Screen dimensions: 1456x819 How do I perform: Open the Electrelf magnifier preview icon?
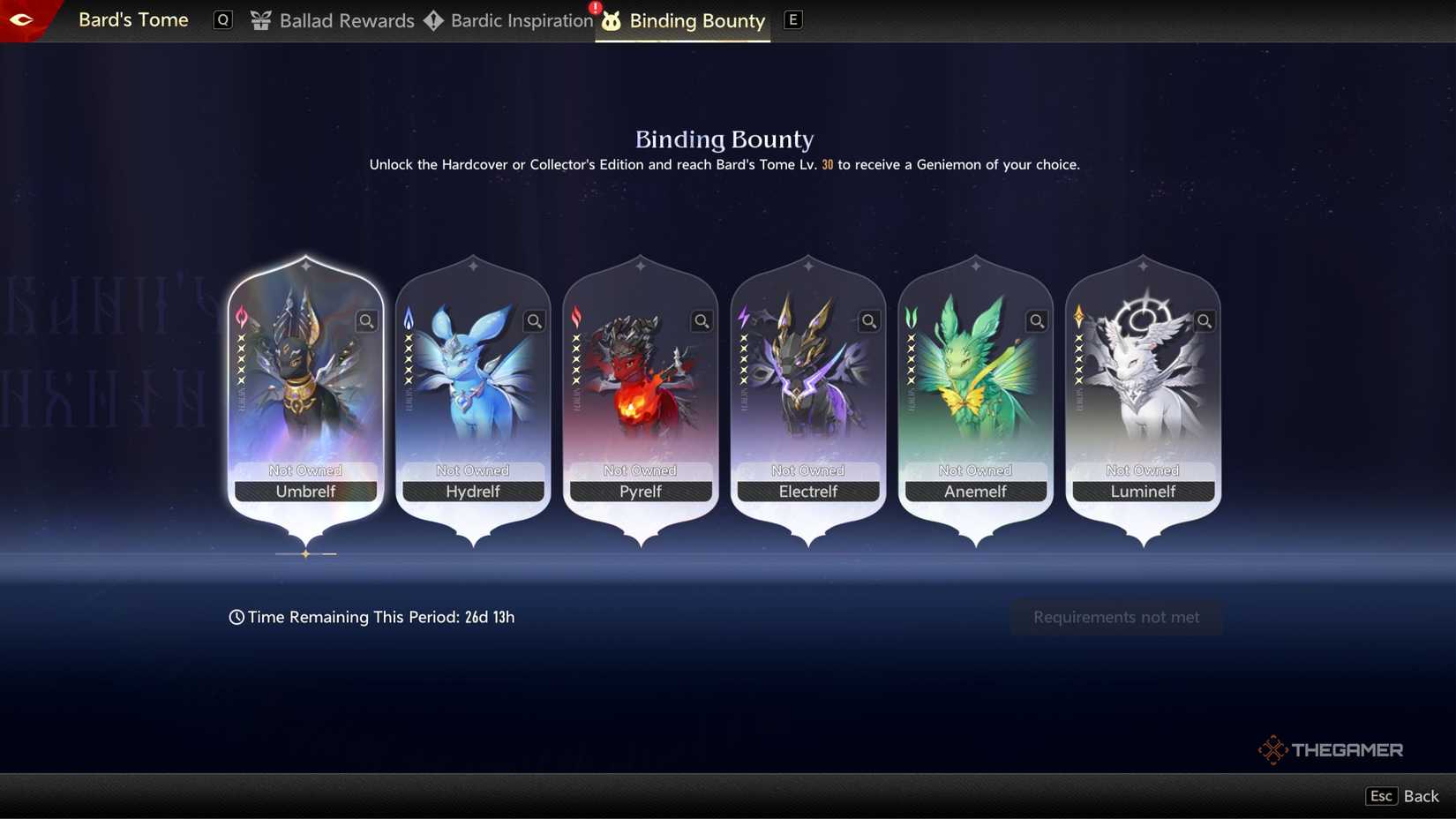tap(868, 321)
